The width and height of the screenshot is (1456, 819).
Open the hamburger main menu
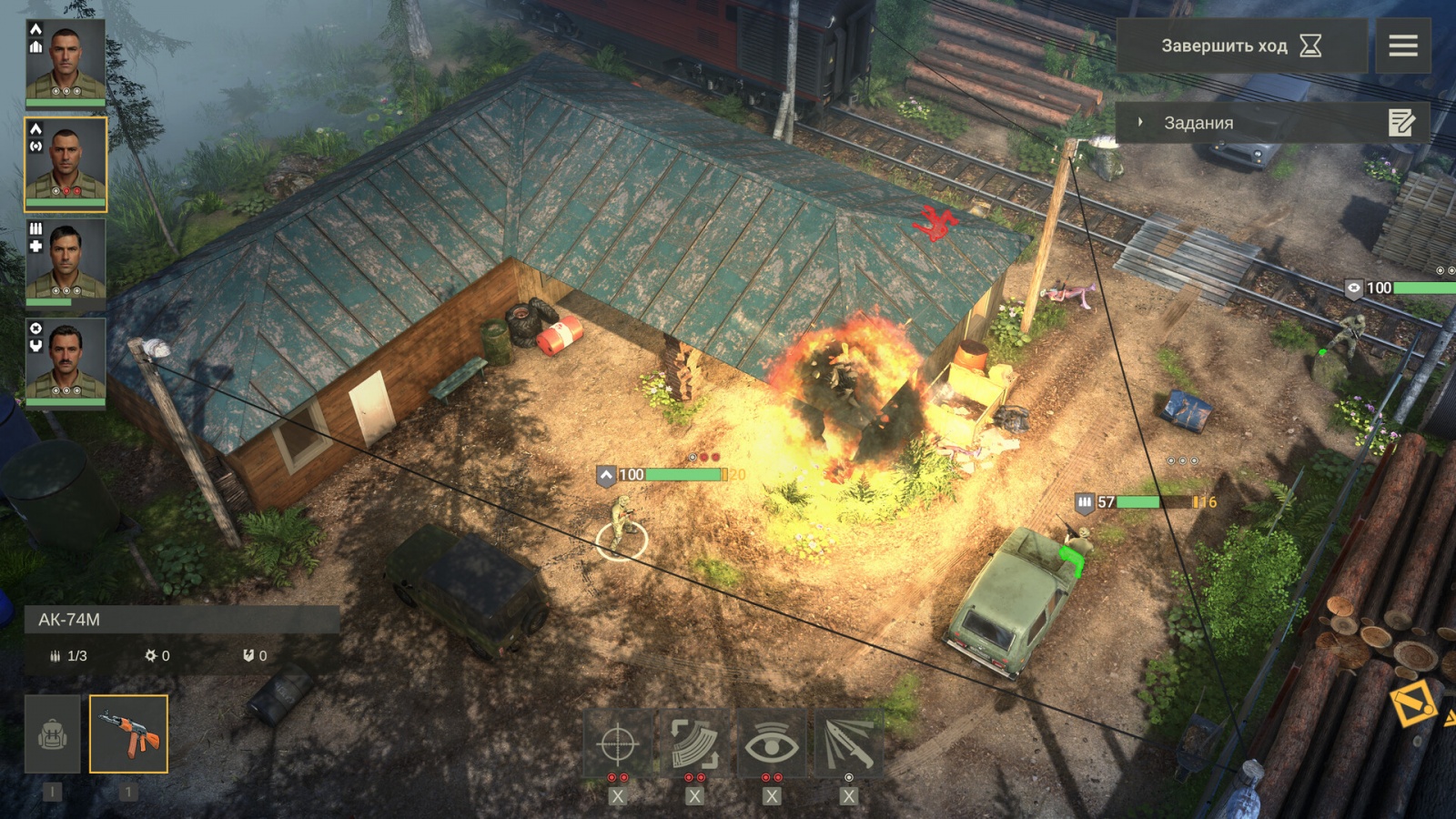coord(1402,45)
